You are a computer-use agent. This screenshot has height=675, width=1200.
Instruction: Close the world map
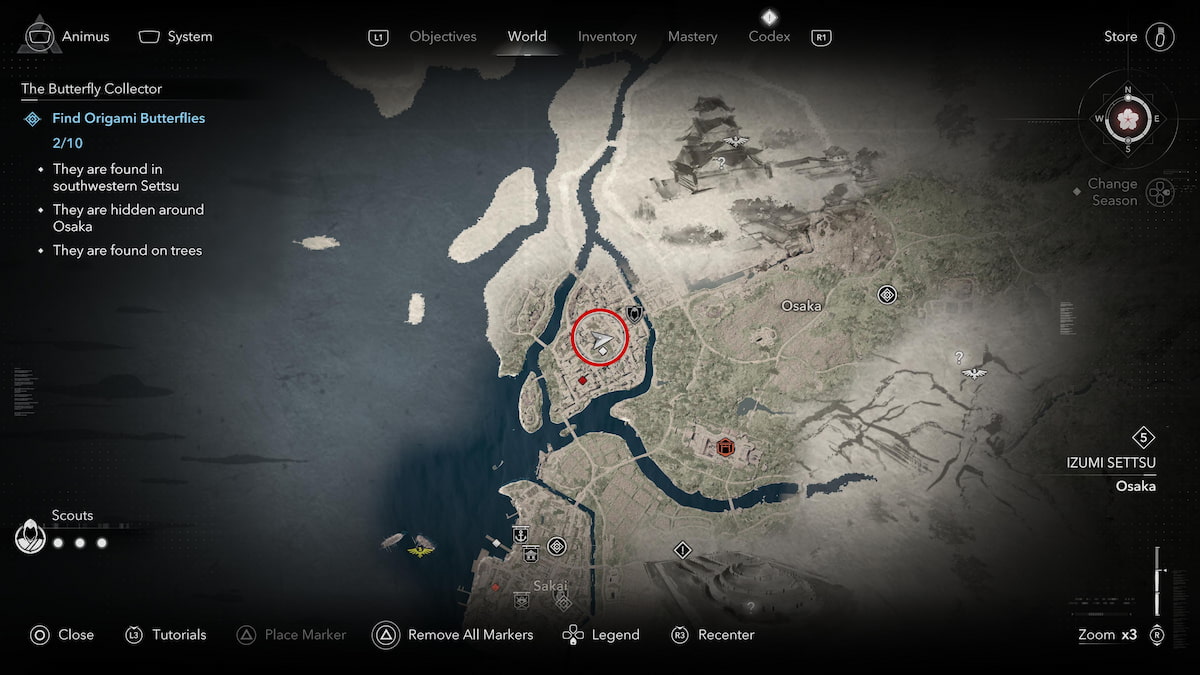[x=62, y=635]
